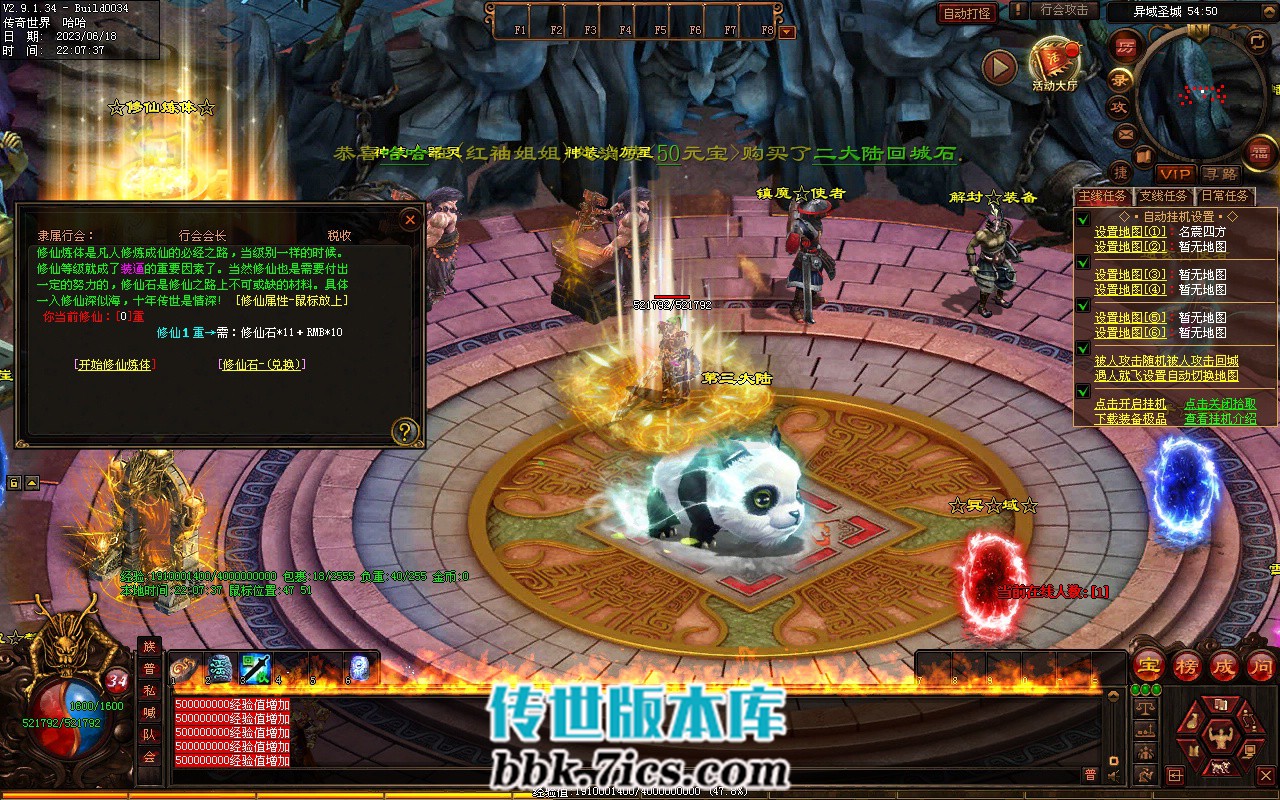Close the 修仙炼体 dialog window
1280x800 pixels.
[x=410, y=220]
